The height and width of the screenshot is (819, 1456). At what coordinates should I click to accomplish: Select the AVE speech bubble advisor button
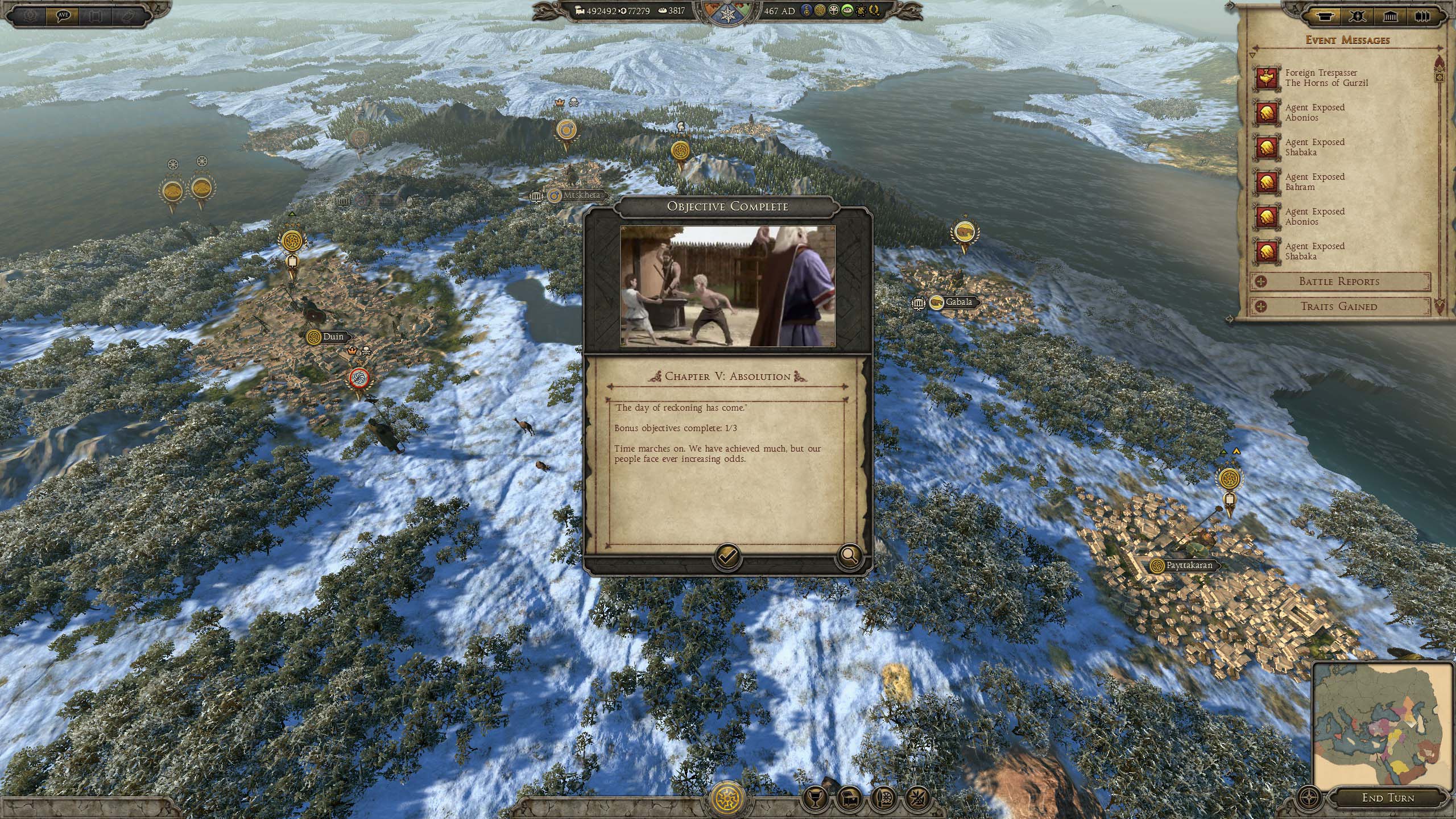click(x=63, y=15)
